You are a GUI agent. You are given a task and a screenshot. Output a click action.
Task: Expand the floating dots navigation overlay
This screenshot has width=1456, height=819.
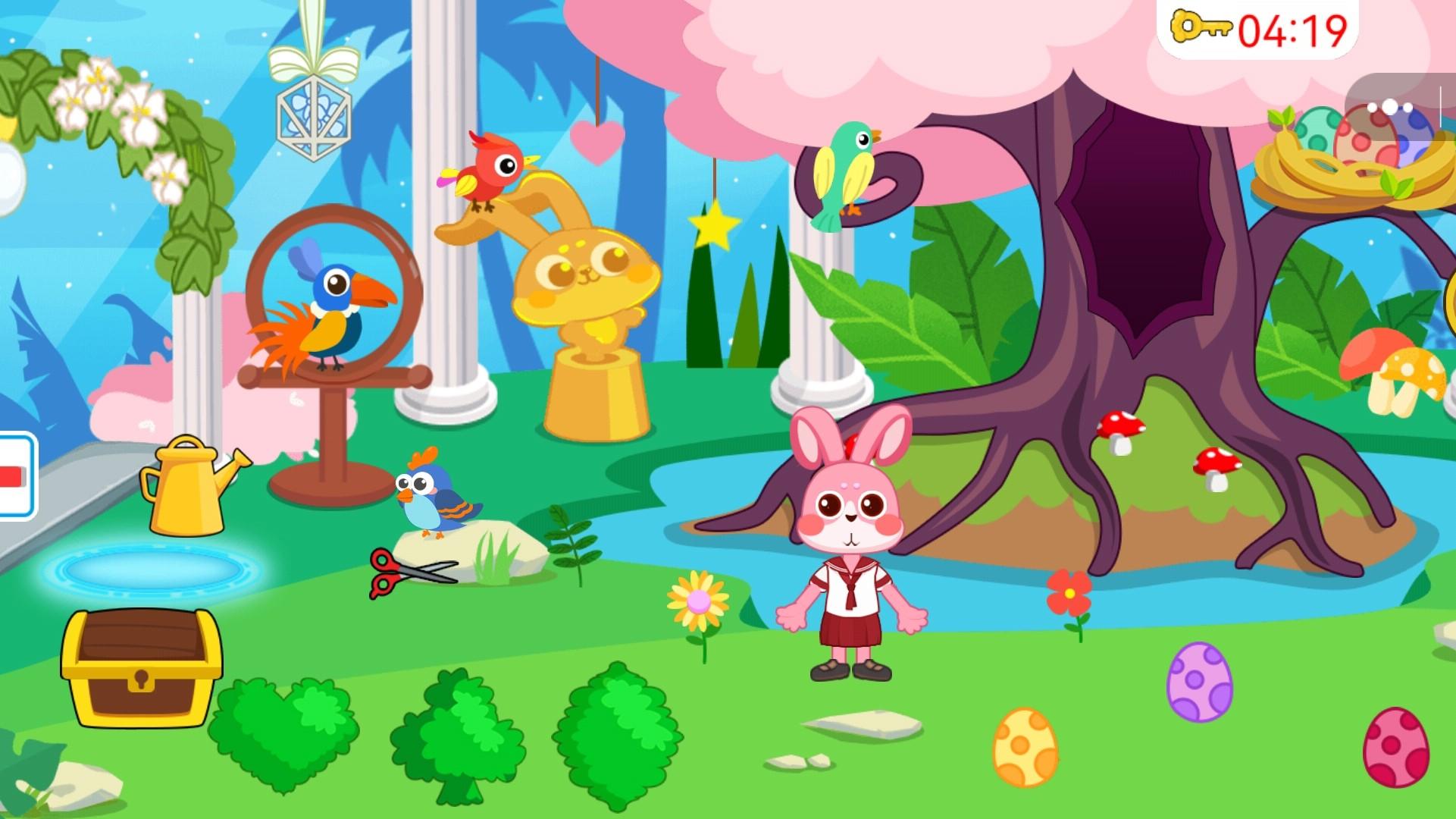pos(1391,106)
